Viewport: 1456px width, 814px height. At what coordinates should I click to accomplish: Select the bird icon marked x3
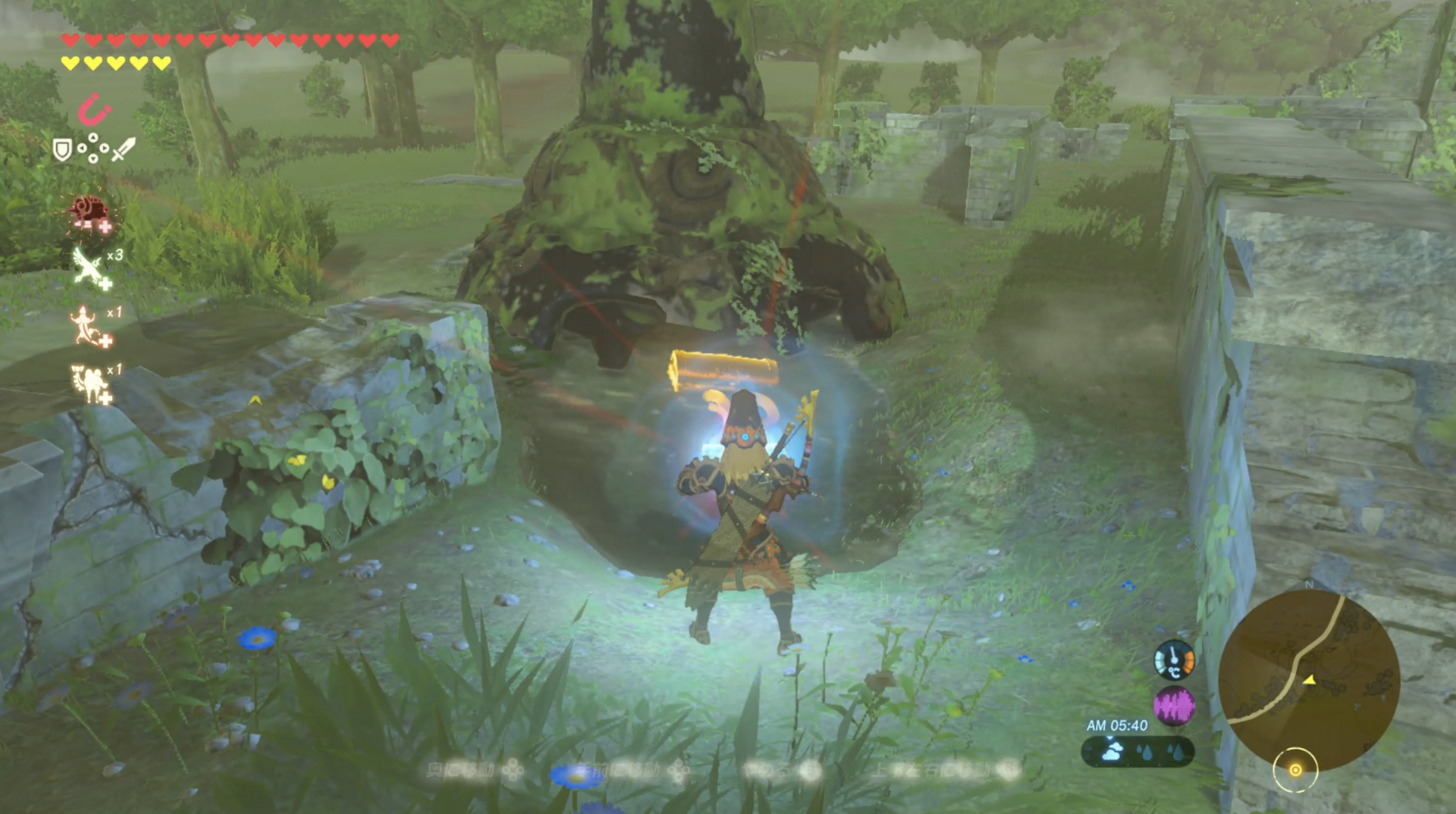(x=84, y=265)
